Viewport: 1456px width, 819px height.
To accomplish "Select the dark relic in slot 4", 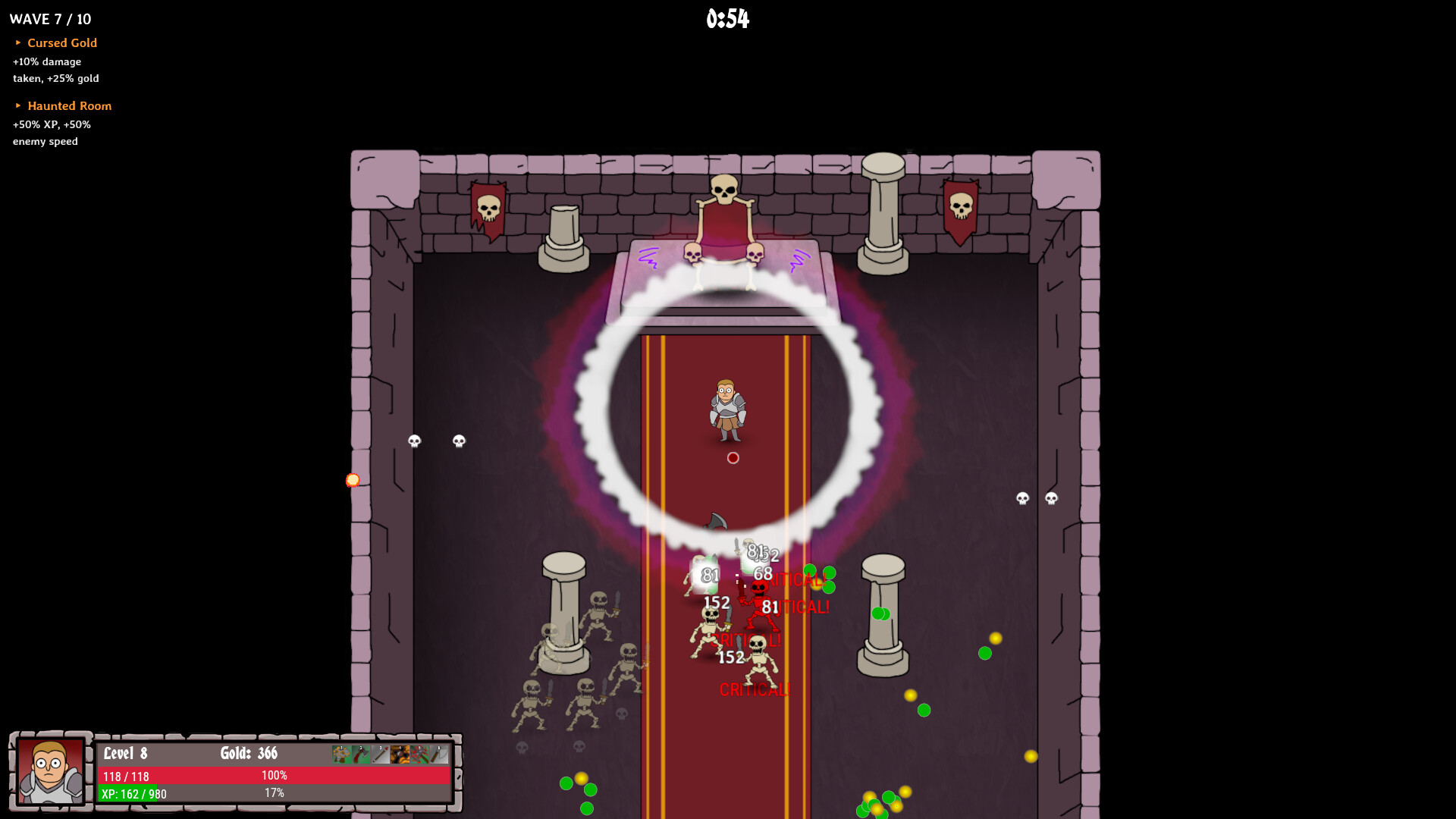I will click(400, 755).
